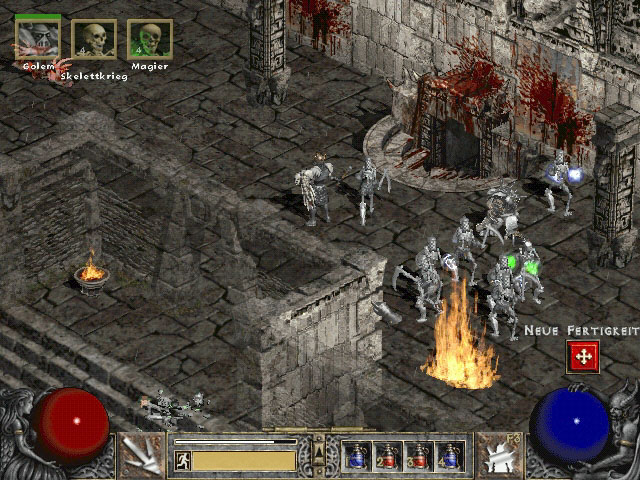Use the blue mana potion in belt slot 1
The image size is (640, 480).
[x=356, y=456]
